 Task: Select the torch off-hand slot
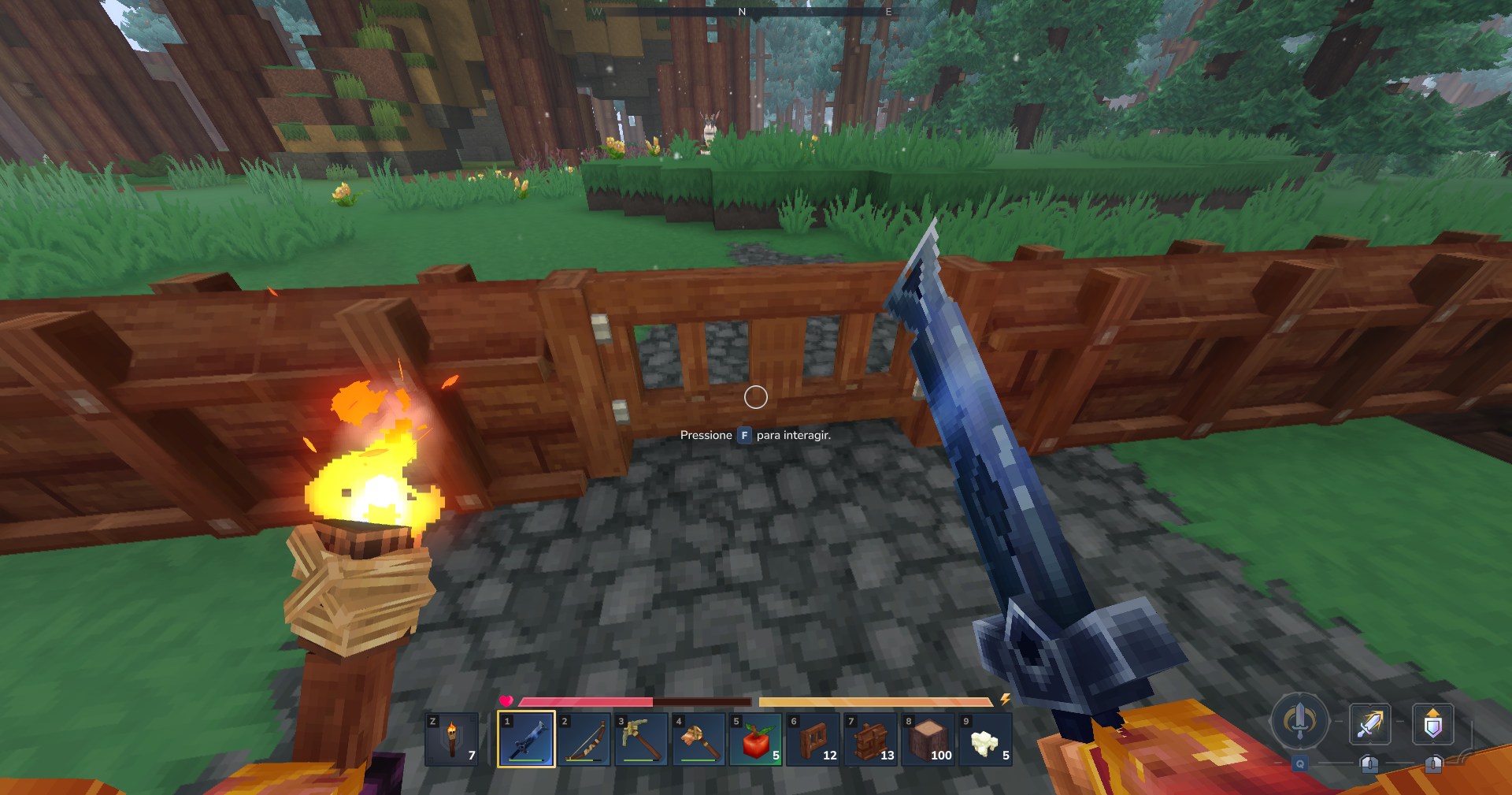click(x=452, y=739)
